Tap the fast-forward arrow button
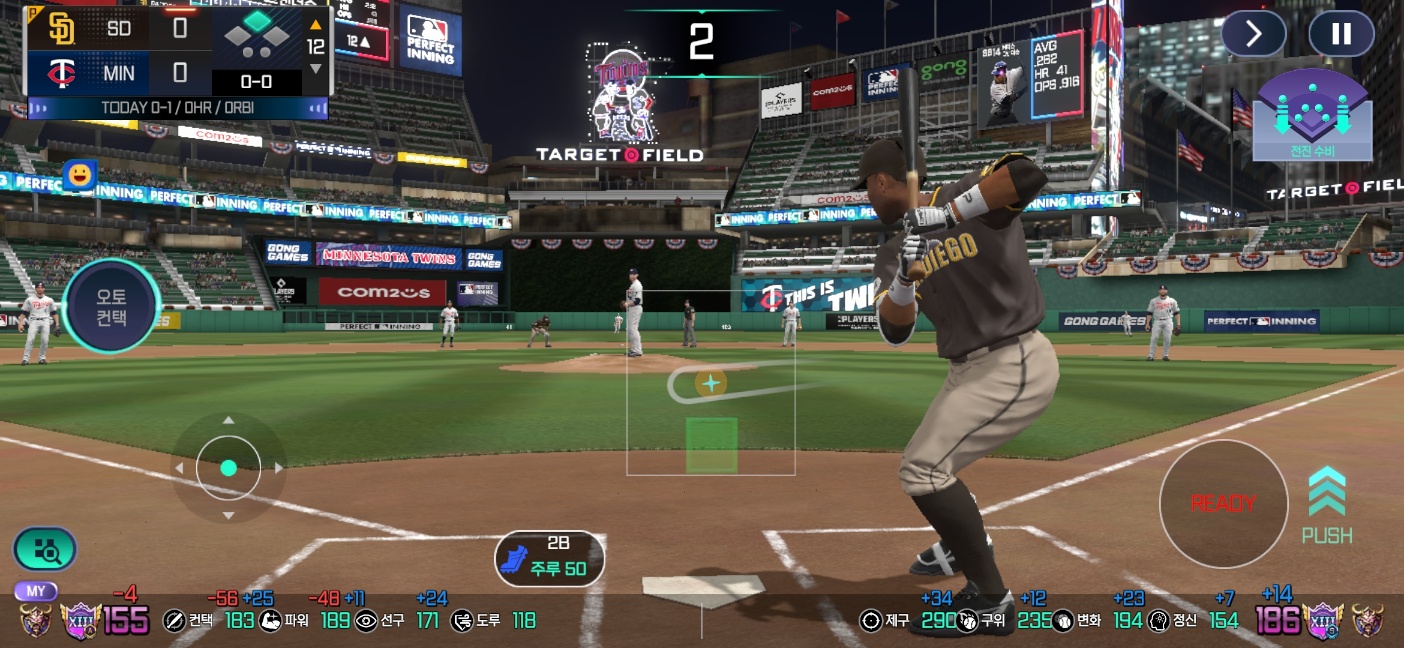Screen dimensions: 1404x648 [1253, 34]
